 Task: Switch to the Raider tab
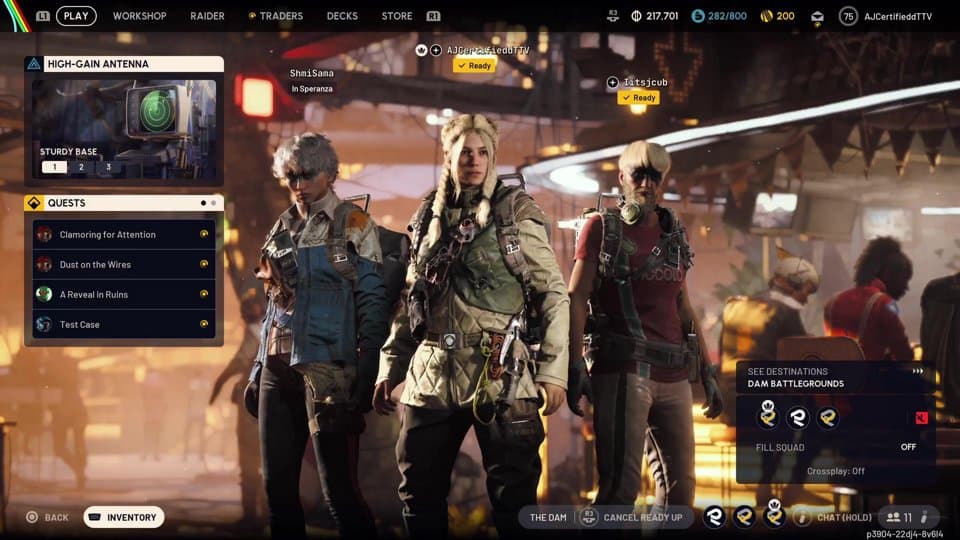point(207,16)
